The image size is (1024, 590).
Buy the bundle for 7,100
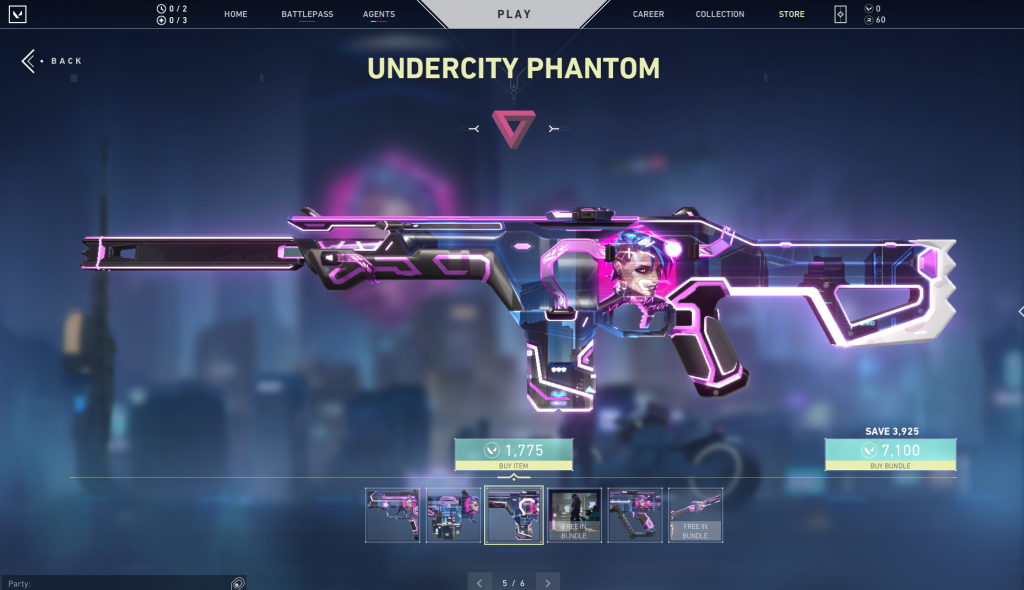[890, 454]
